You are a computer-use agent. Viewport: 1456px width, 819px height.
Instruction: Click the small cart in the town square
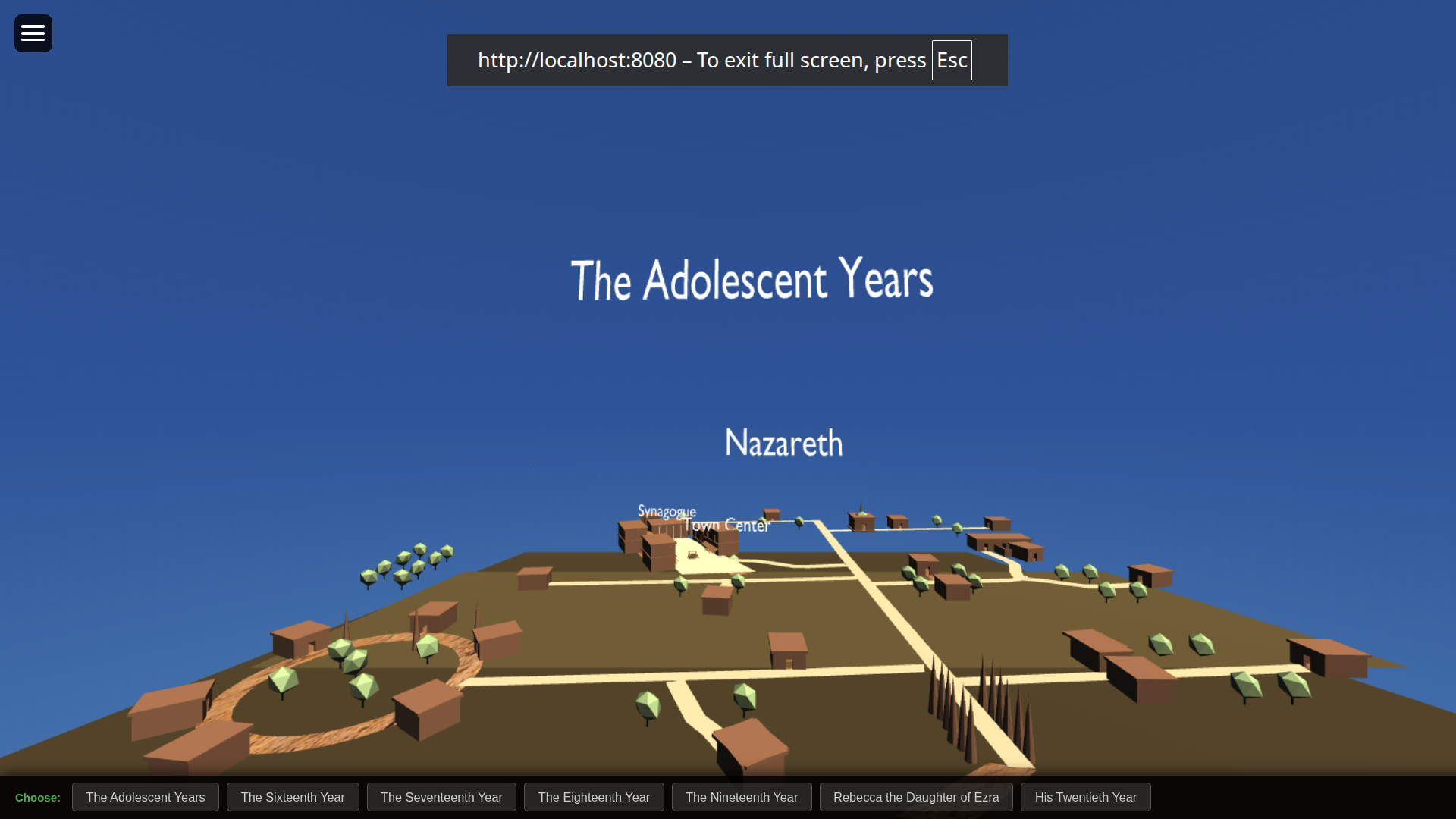point(692,556)
